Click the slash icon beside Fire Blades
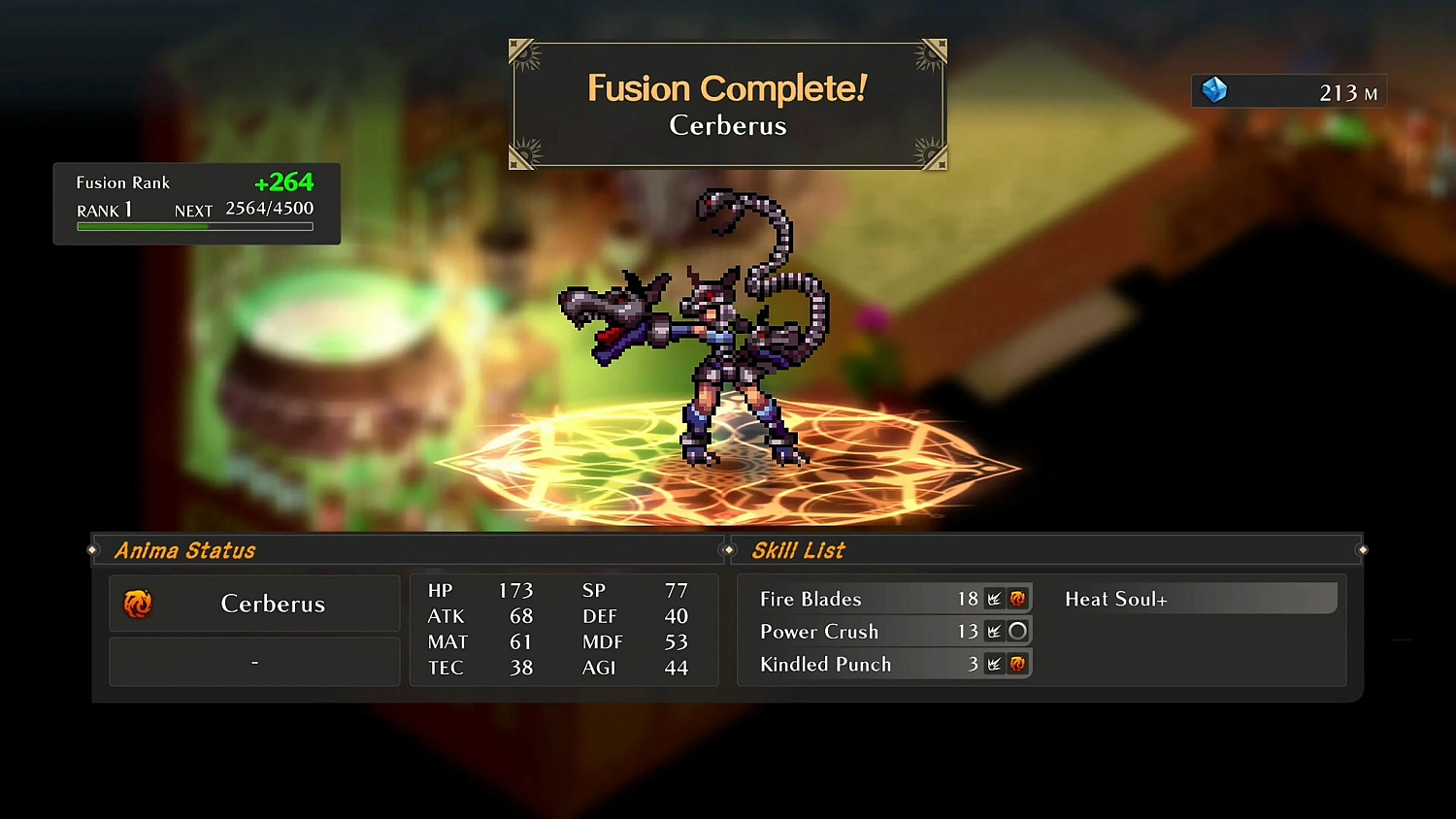1456x819 pixels. [x=993, y=599]
